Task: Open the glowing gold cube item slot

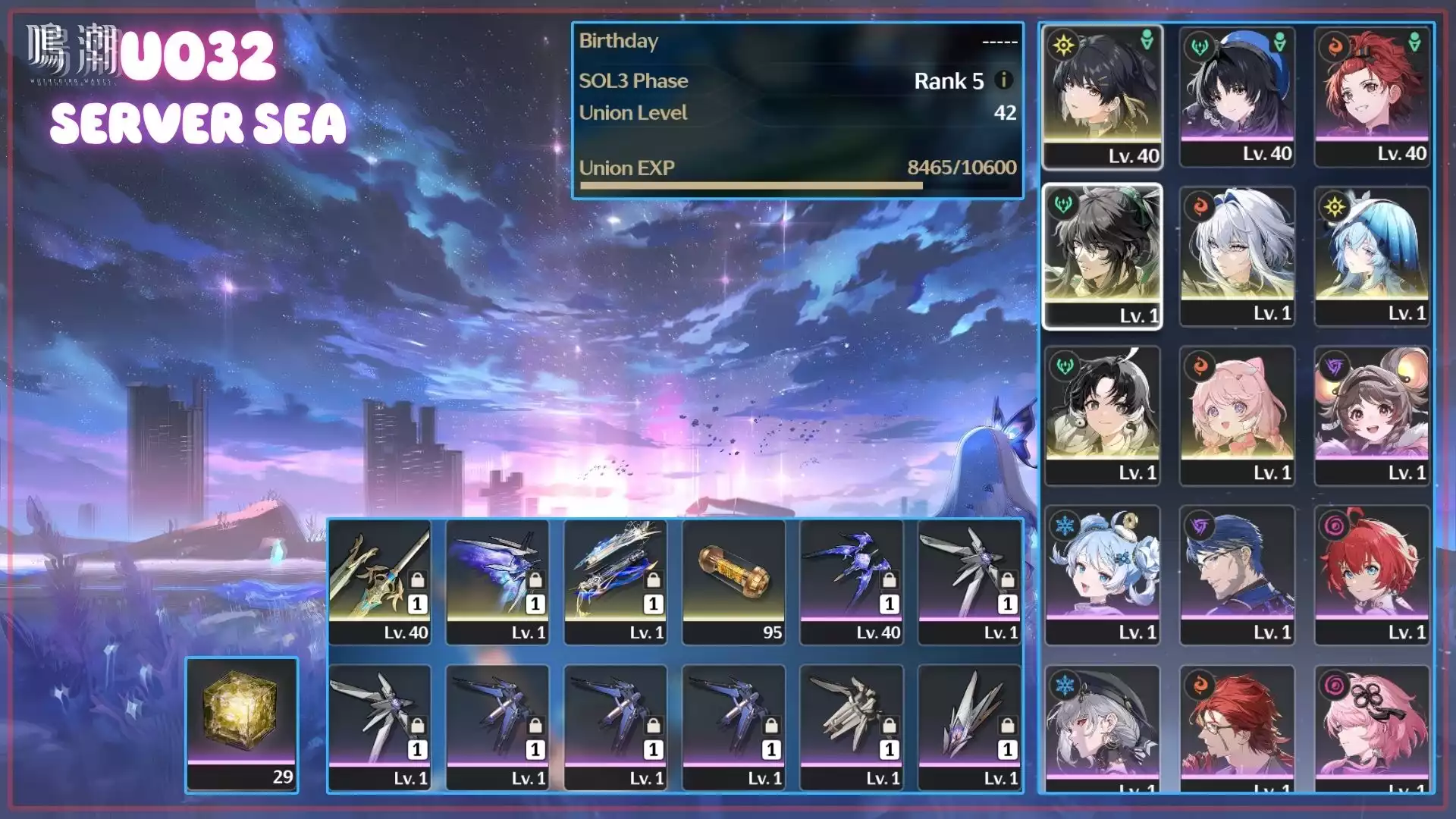Action: pyautogui.click(x=242, y=724)
